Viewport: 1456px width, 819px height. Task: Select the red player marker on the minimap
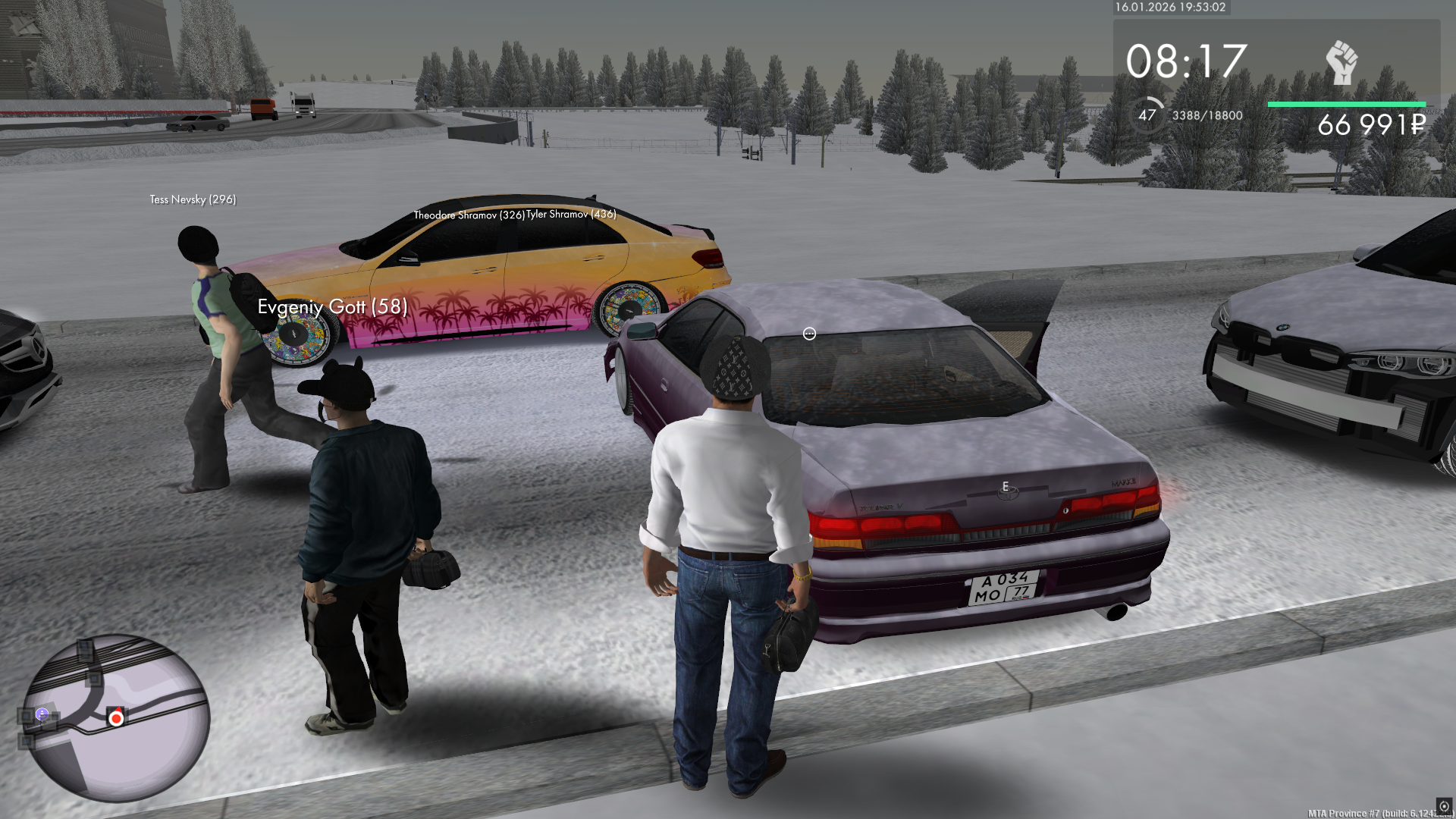116,718
